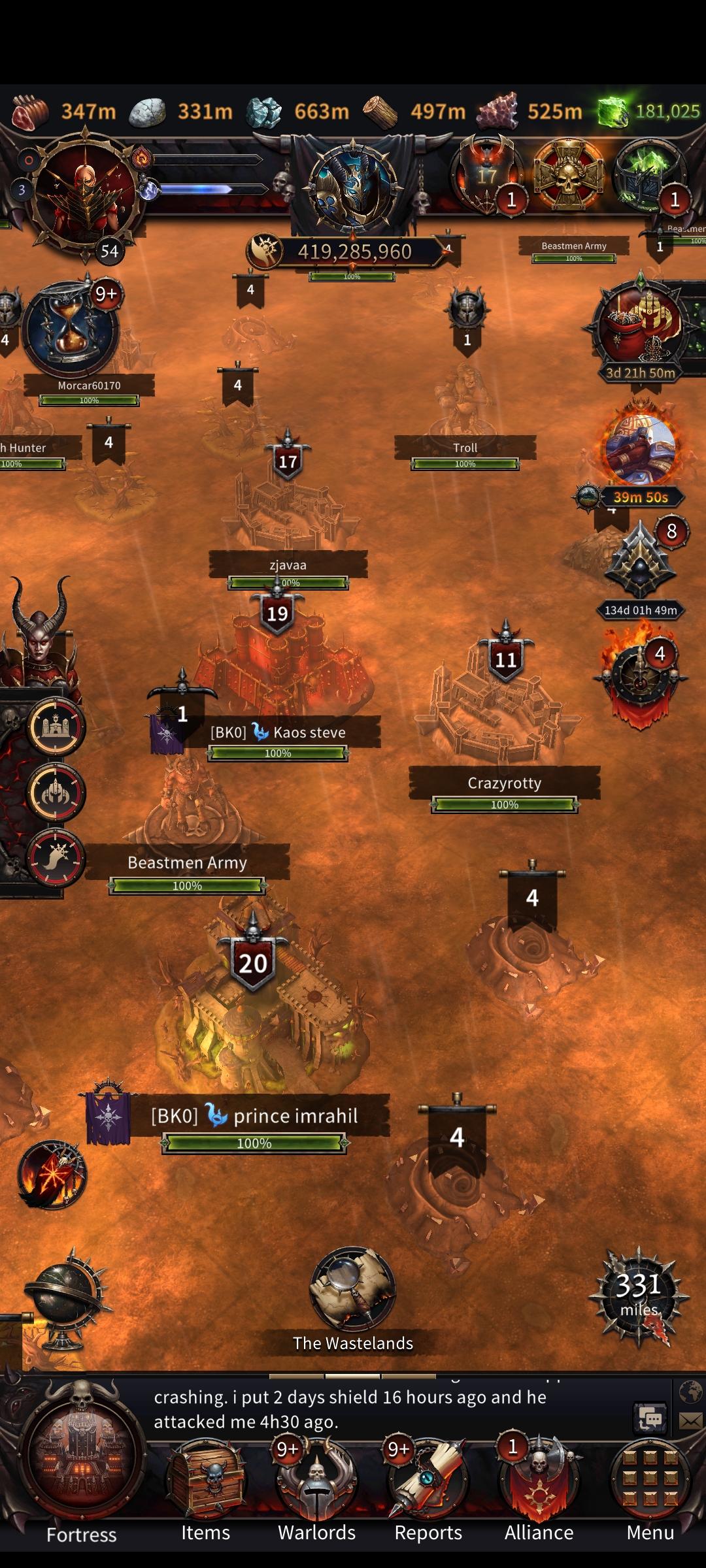Open the Items chest

pos(206,1480)
